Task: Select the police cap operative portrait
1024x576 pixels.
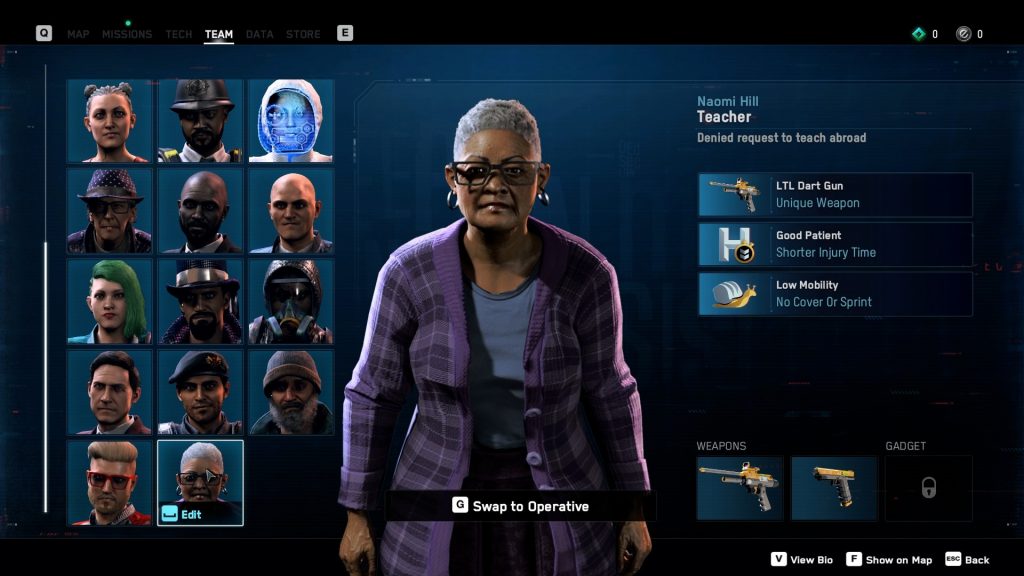Action: tap(200, 121)
